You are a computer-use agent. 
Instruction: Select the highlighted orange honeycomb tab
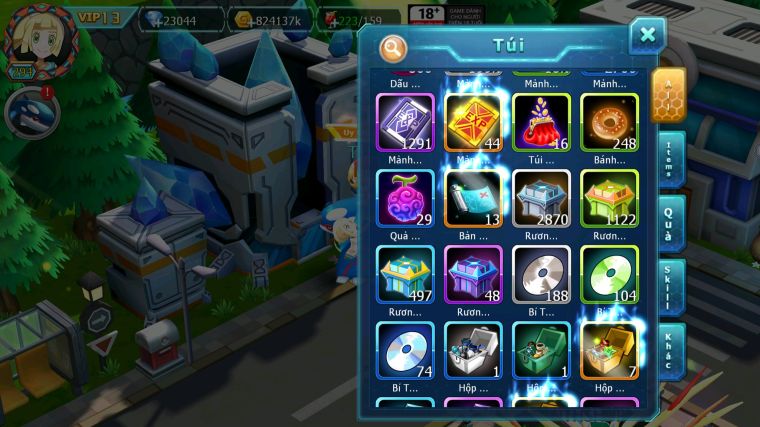tap(669, 95)
